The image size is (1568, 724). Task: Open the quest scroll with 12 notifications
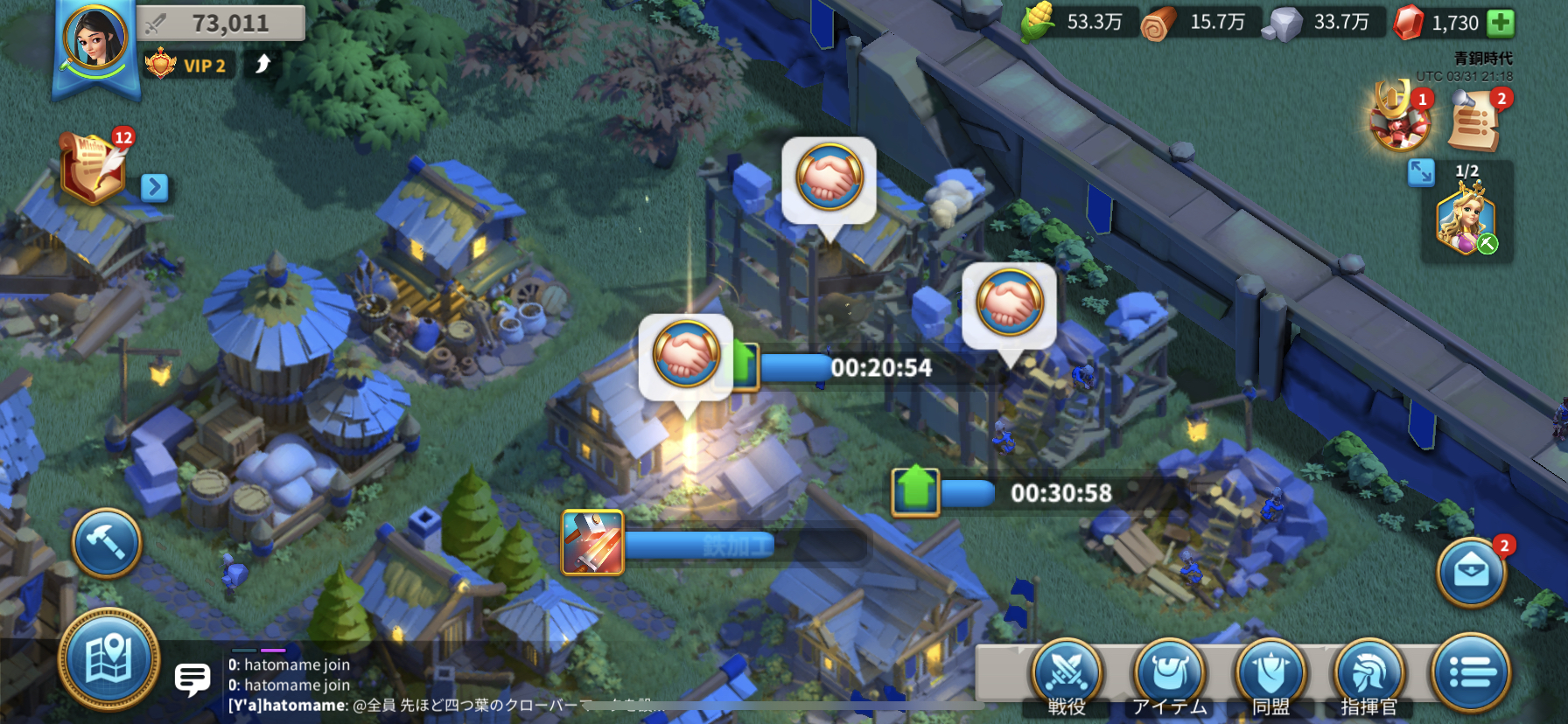[x=93, y=166]
